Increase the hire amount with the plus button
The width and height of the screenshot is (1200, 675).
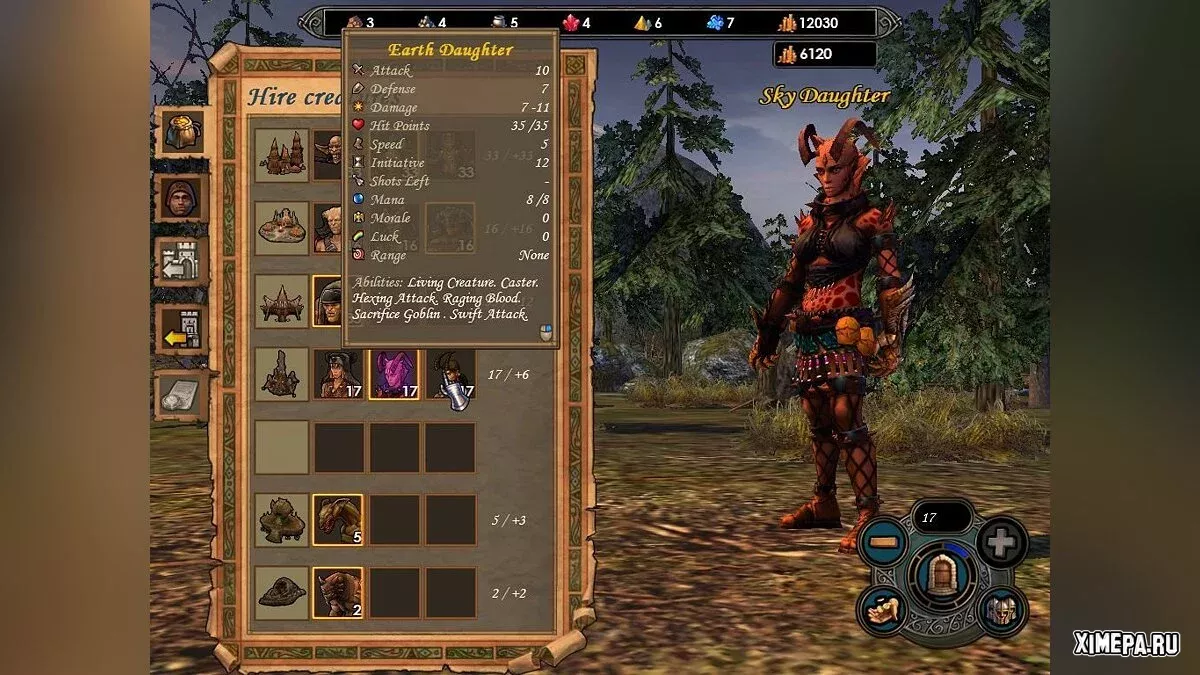[1001, 542]
